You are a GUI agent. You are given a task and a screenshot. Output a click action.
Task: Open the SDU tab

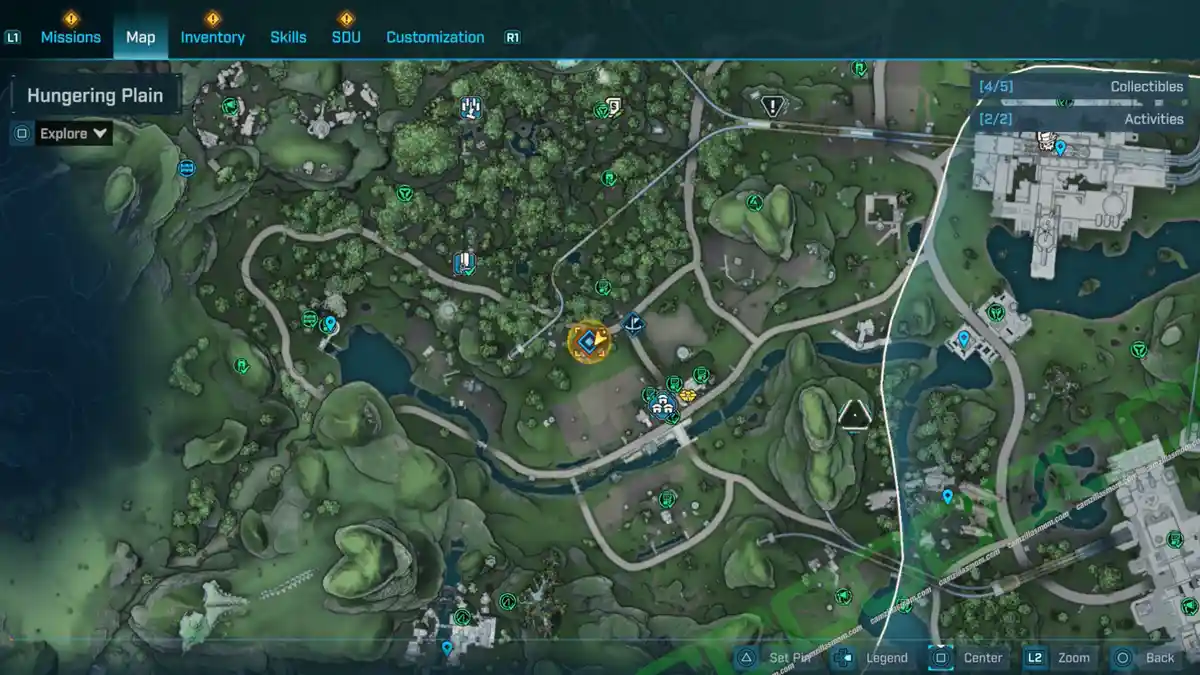pyautogui.click(x=346, y=37)
